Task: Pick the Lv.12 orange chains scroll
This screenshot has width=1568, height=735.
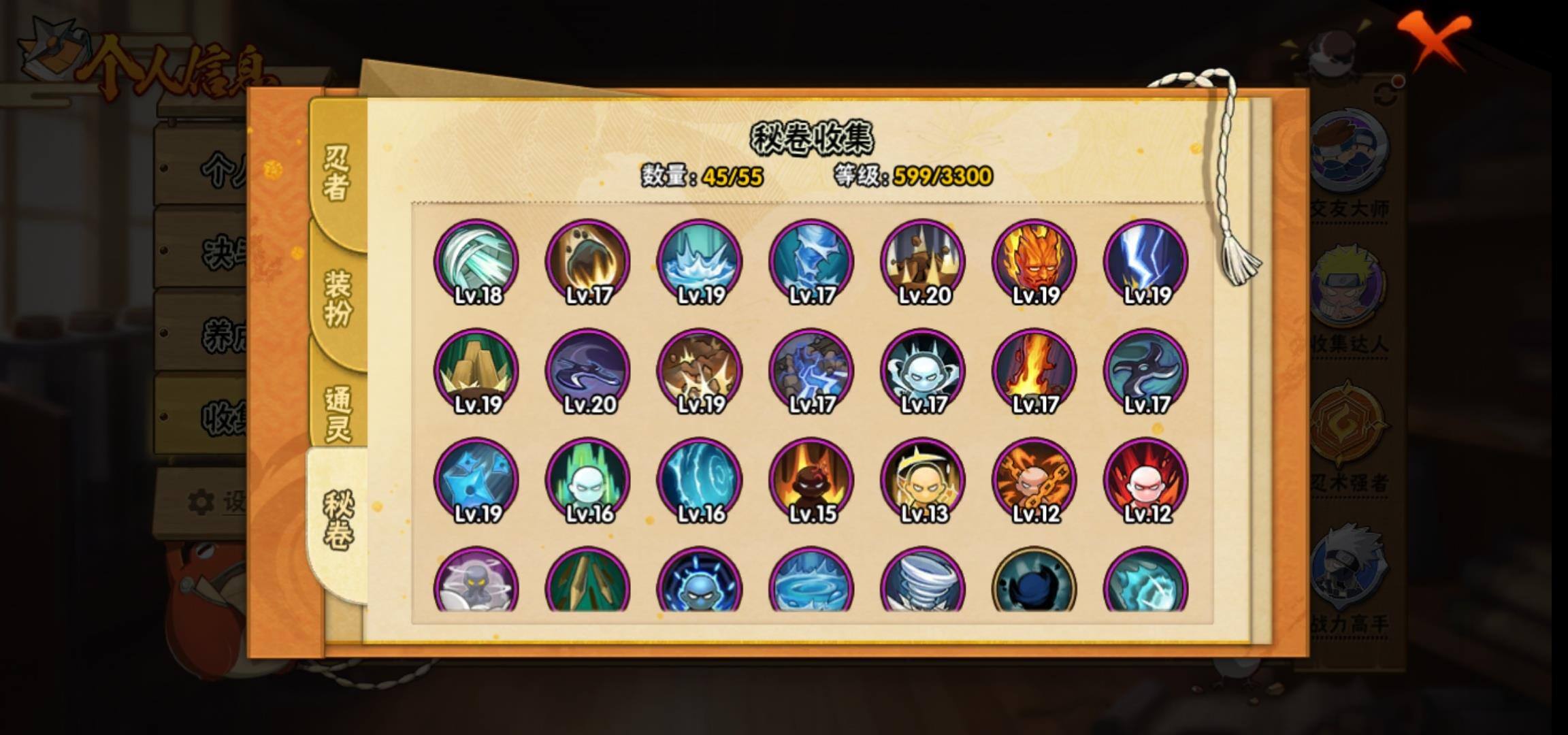Action: click(1034, 480)
